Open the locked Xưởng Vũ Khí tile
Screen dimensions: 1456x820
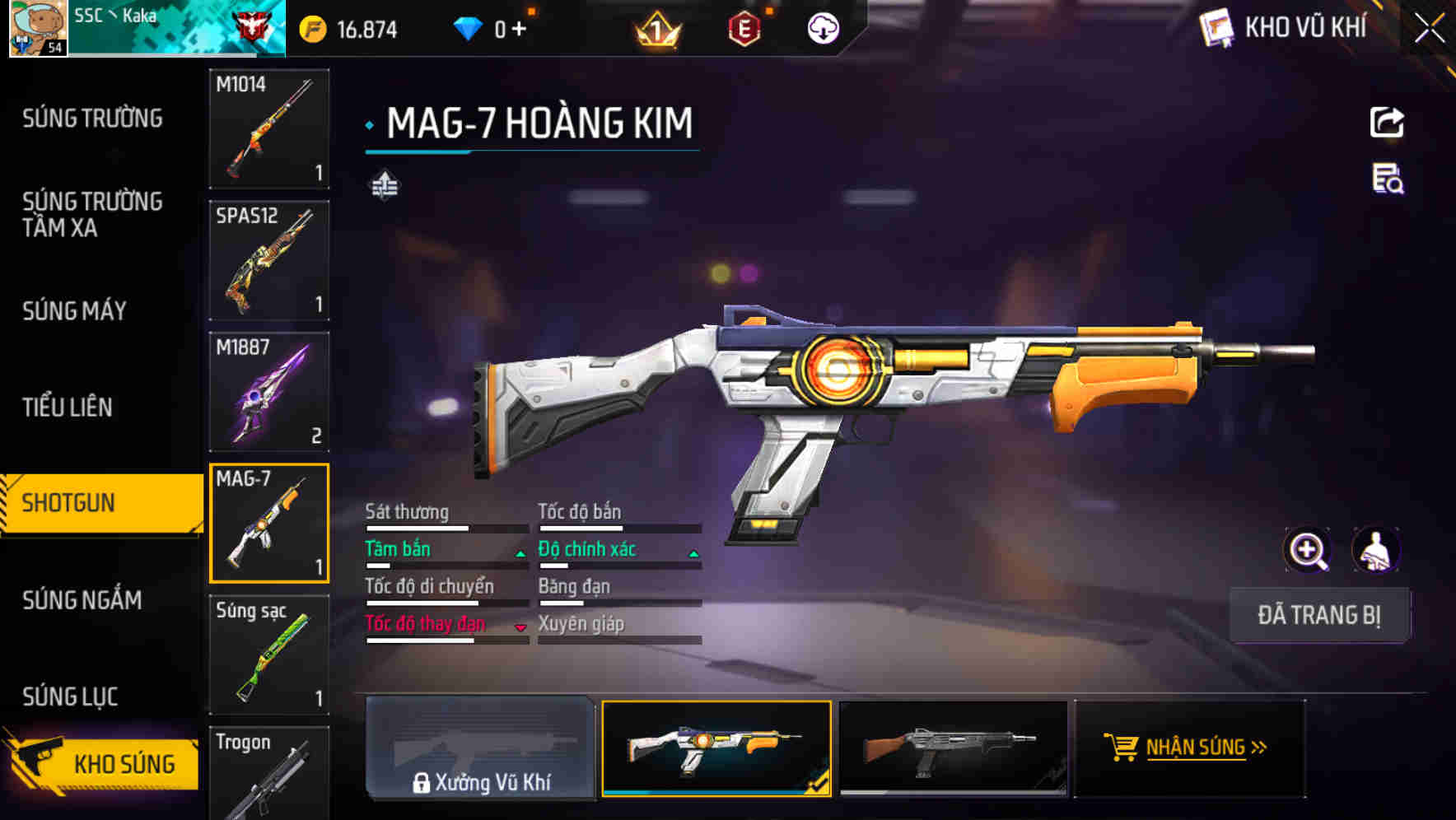(480, 748)
